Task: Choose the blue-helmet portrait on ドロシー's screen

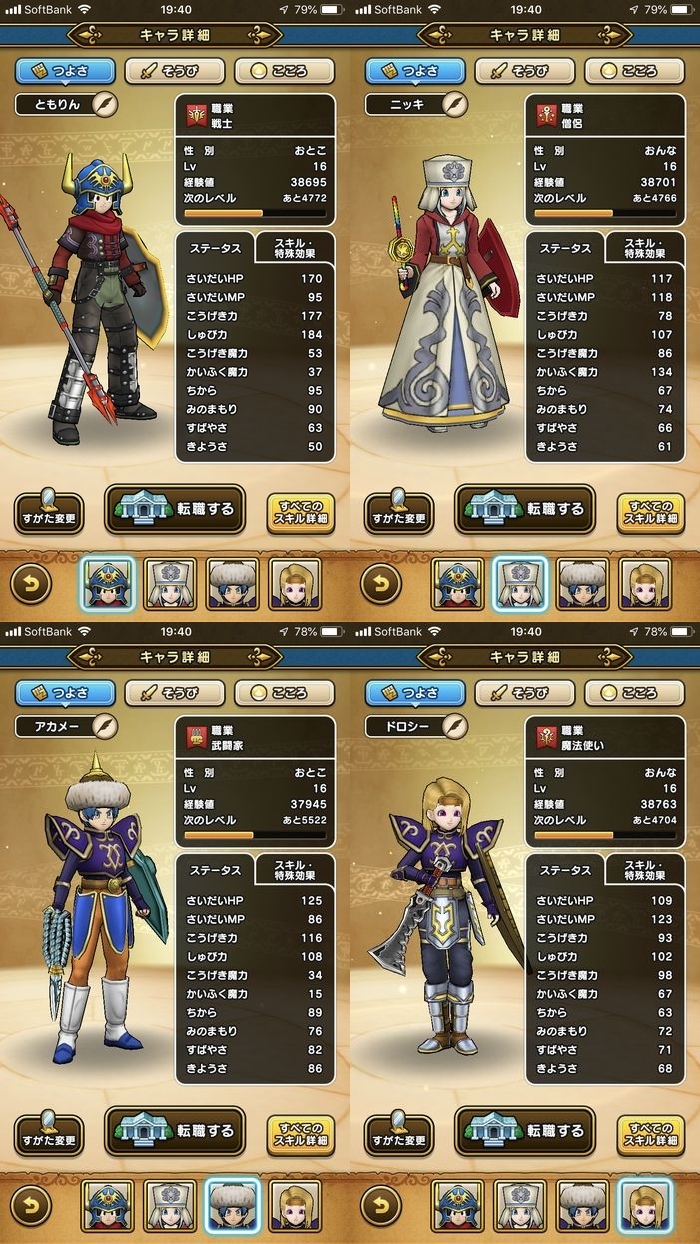Action: pyautogui.click(x=457, y=1205)
